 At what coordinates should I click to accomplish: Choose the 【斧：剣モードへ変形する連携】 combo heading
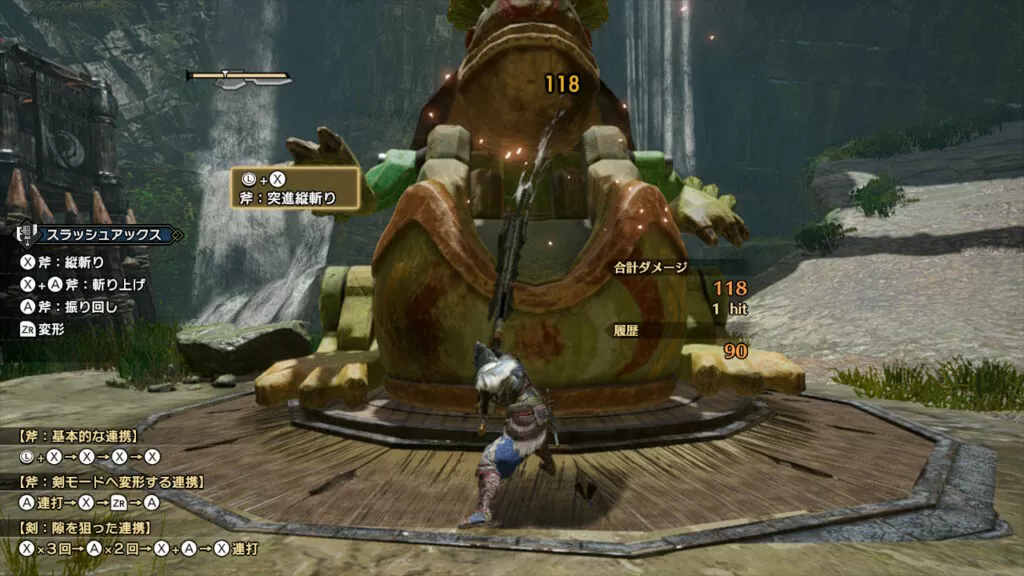109,482
